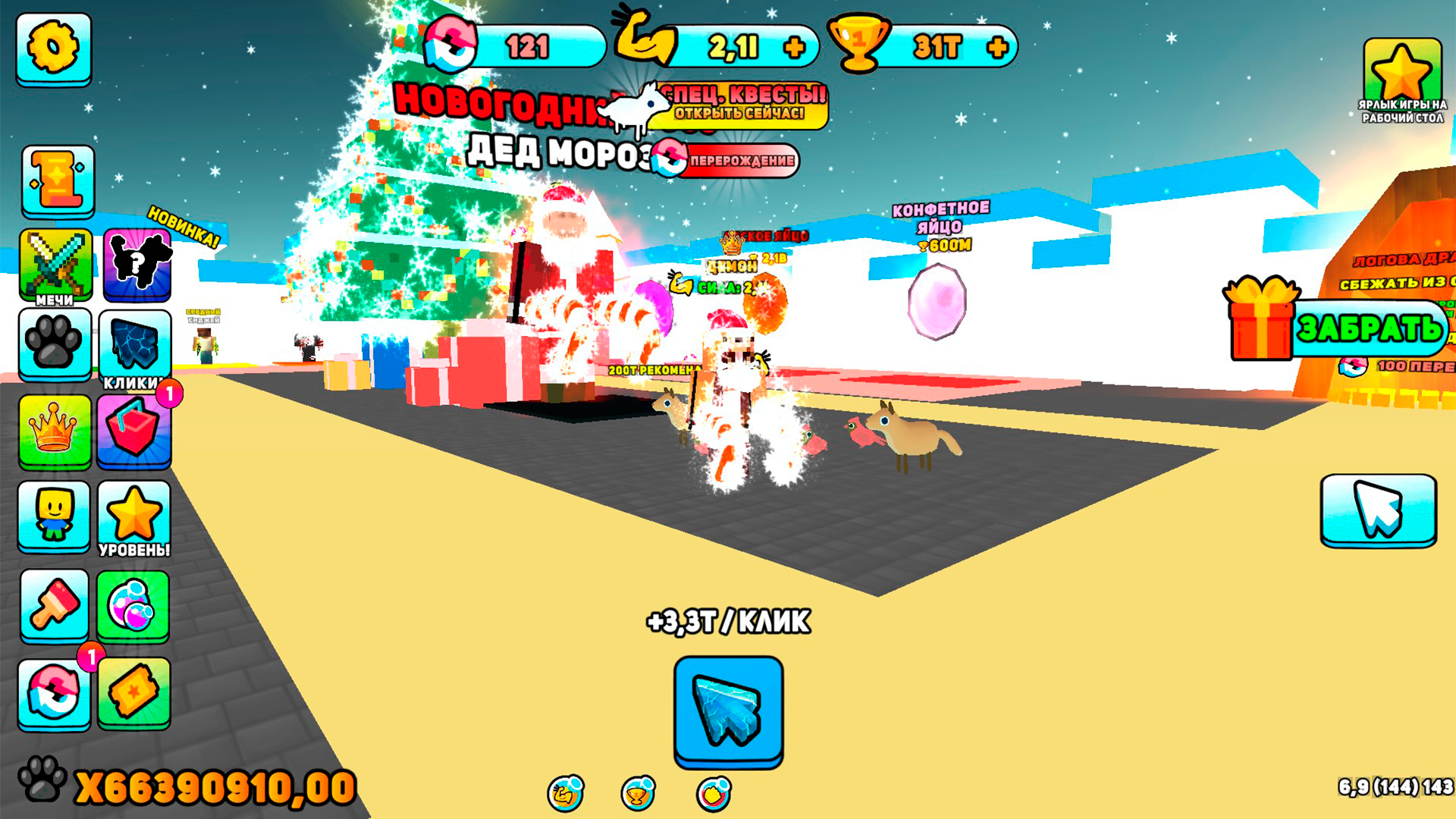Open the crown VIP menu
This screenshot has height=819, width=1456.
[53, 432]
